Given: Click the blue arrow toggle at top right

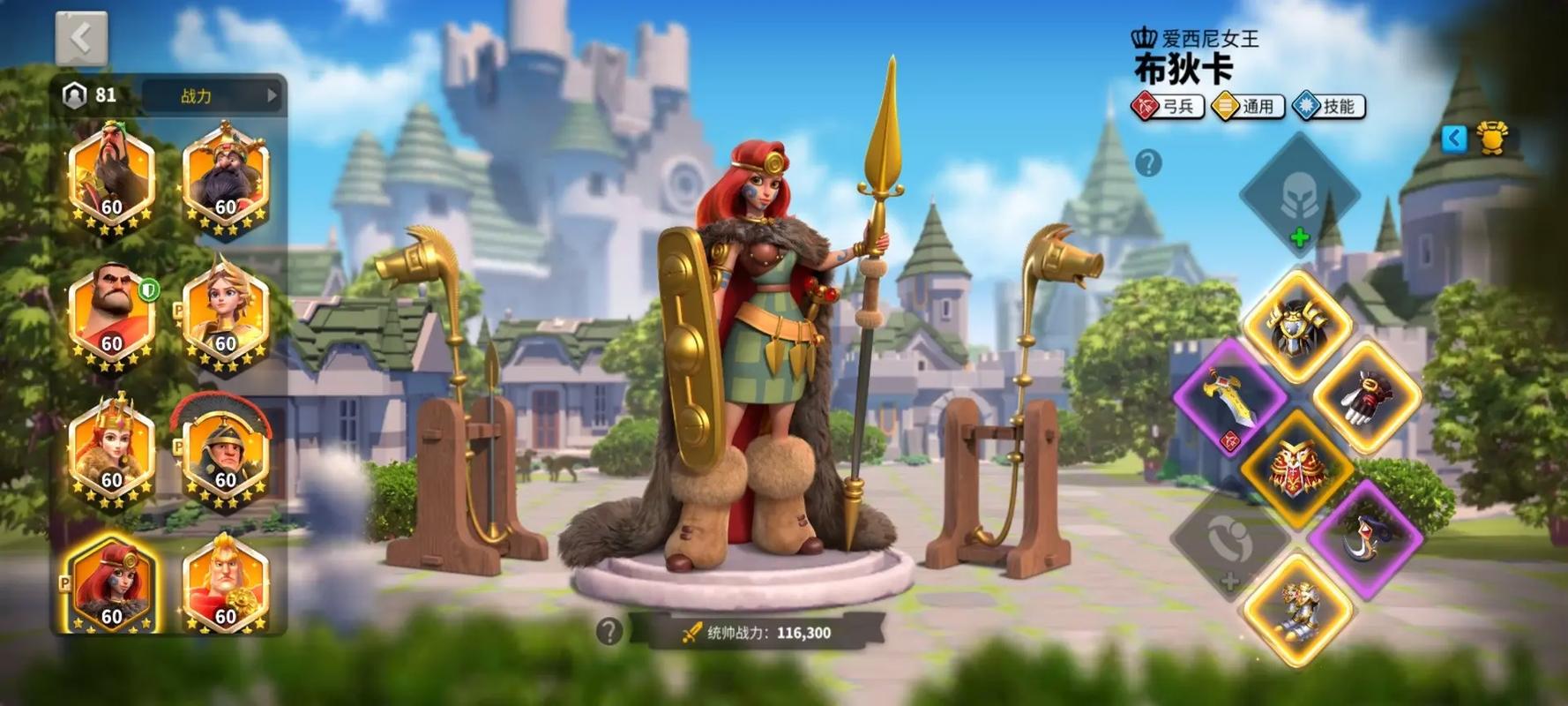Looking at the screenshot, I should point(1454,138).
